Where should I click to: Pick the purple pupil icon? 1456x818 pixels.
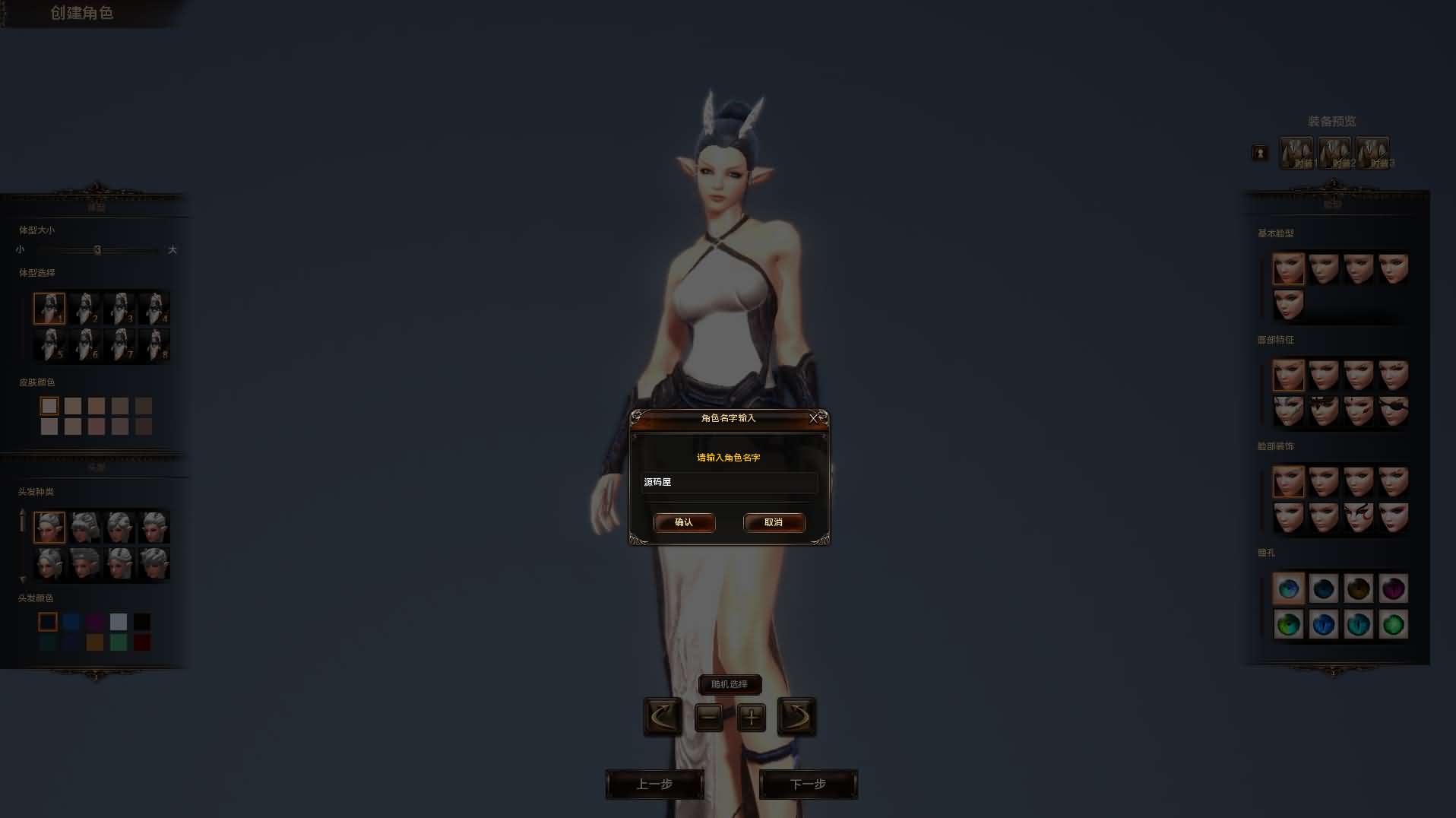tap(1394, 588)
